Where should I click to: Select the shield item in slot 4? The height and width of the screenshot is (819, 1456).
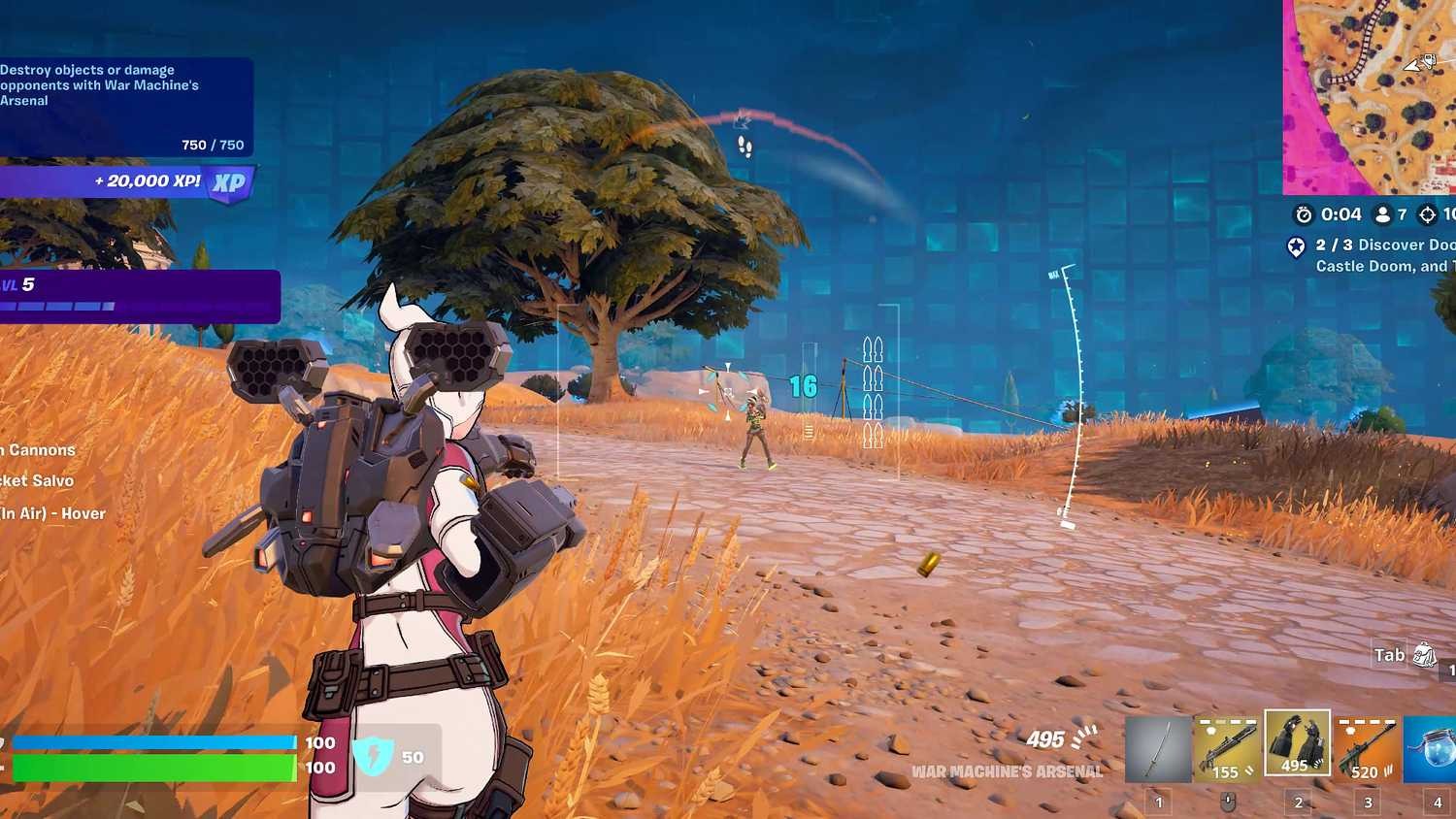tap(1436, 747)
